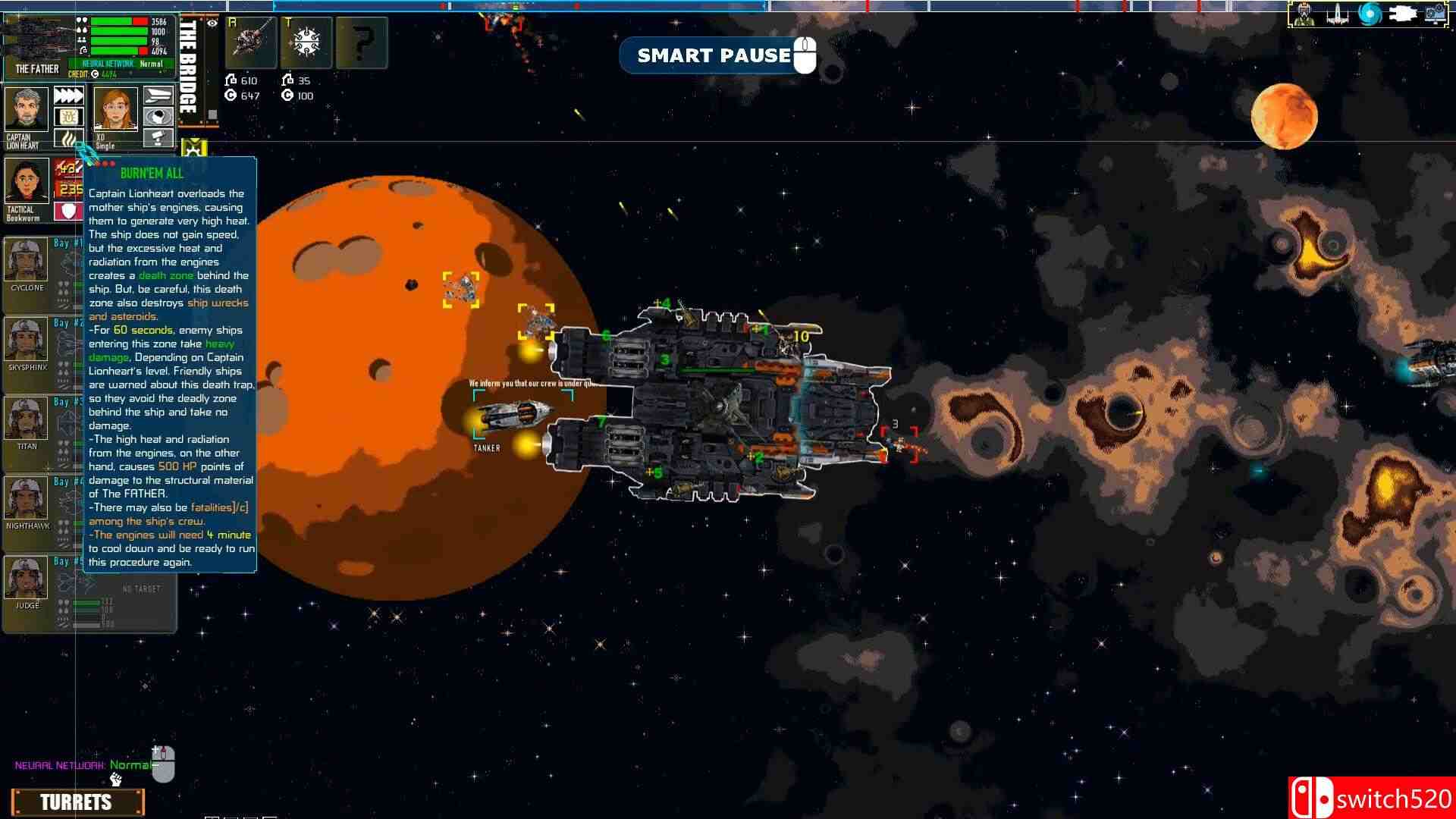Choose the T-hotkey spiked mine slot
The width and height of the screenshot is (1456, 819).
point(306,42)
